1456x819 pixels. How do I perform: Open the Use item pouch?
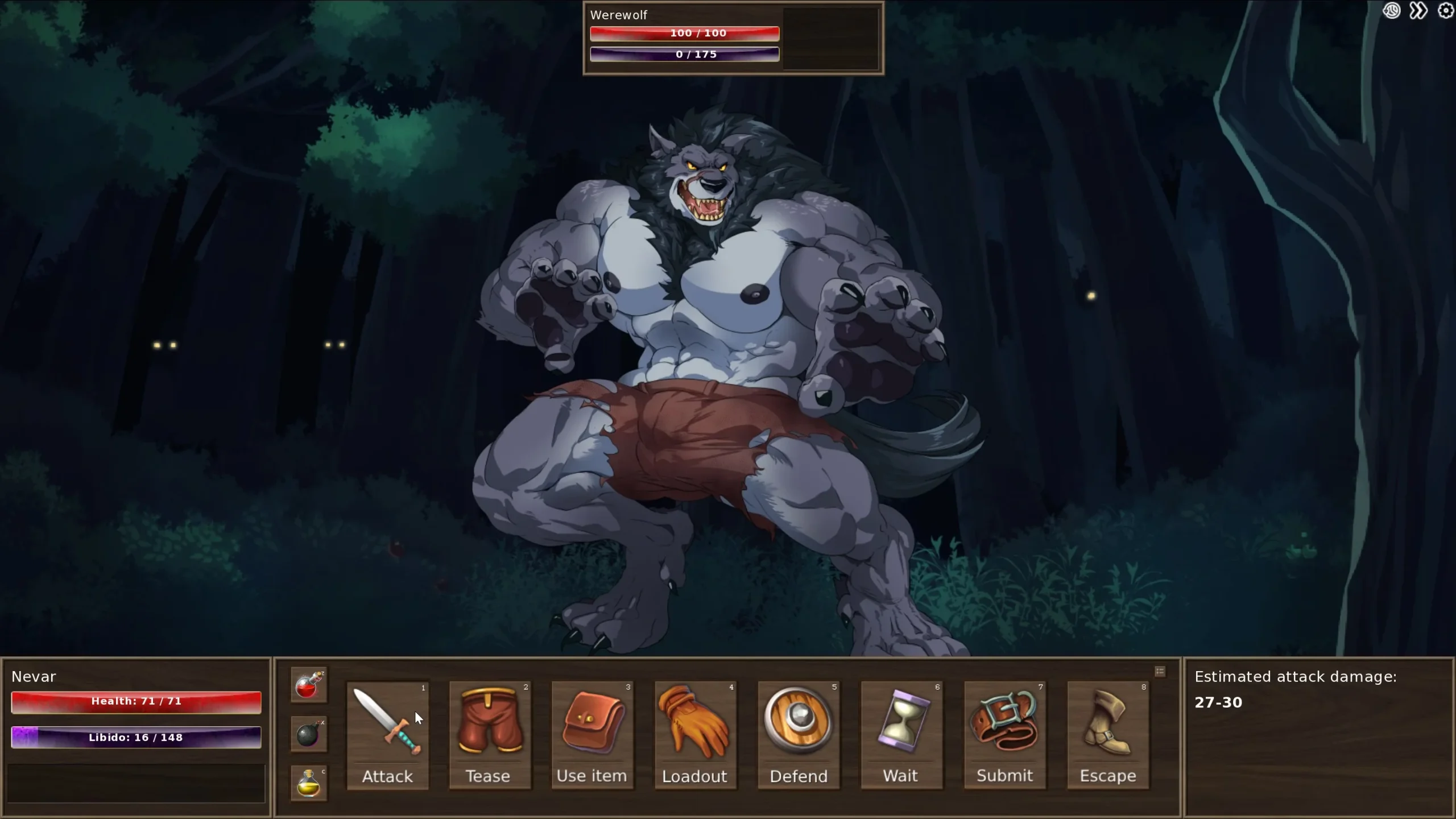592,735
